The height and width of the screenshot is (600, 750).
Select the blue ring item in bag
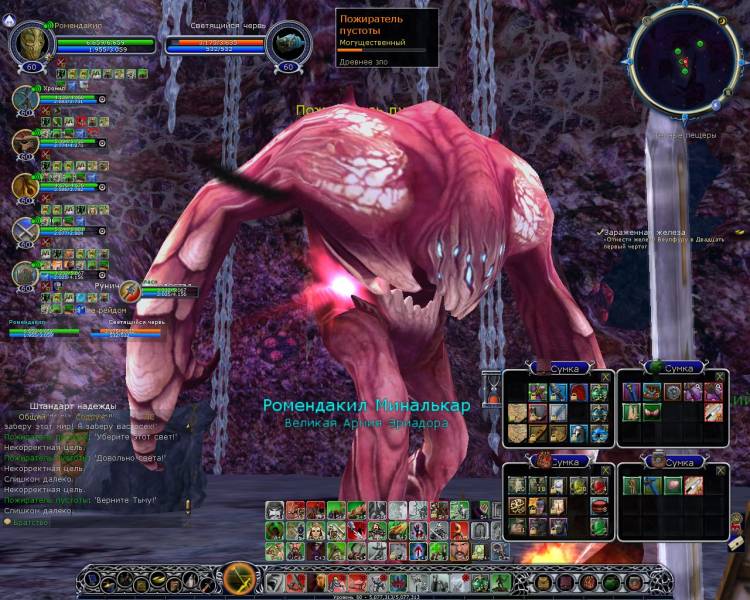pos(599,433)
